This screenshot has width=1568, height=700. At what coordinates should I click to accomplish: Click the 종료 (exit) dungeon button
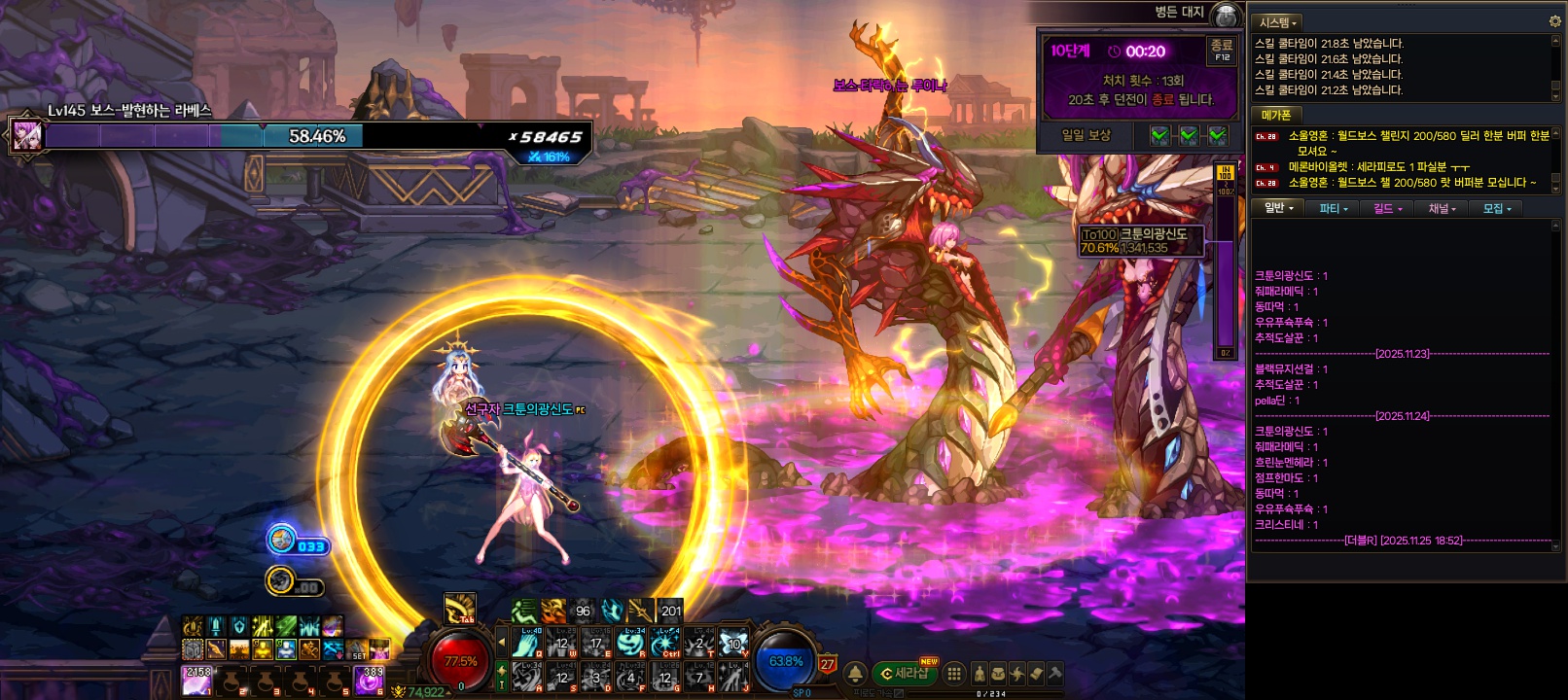point(1221,51)
